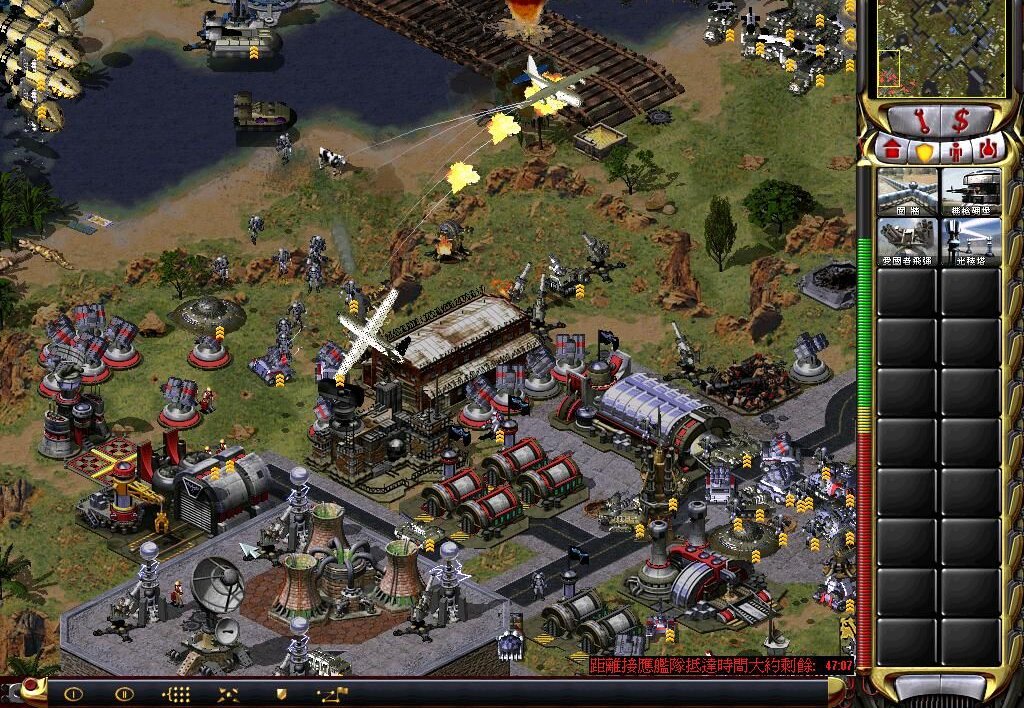Open the vehicles build tab
Viewport: 1024px width, 708px height.
(x=988, y=151)
